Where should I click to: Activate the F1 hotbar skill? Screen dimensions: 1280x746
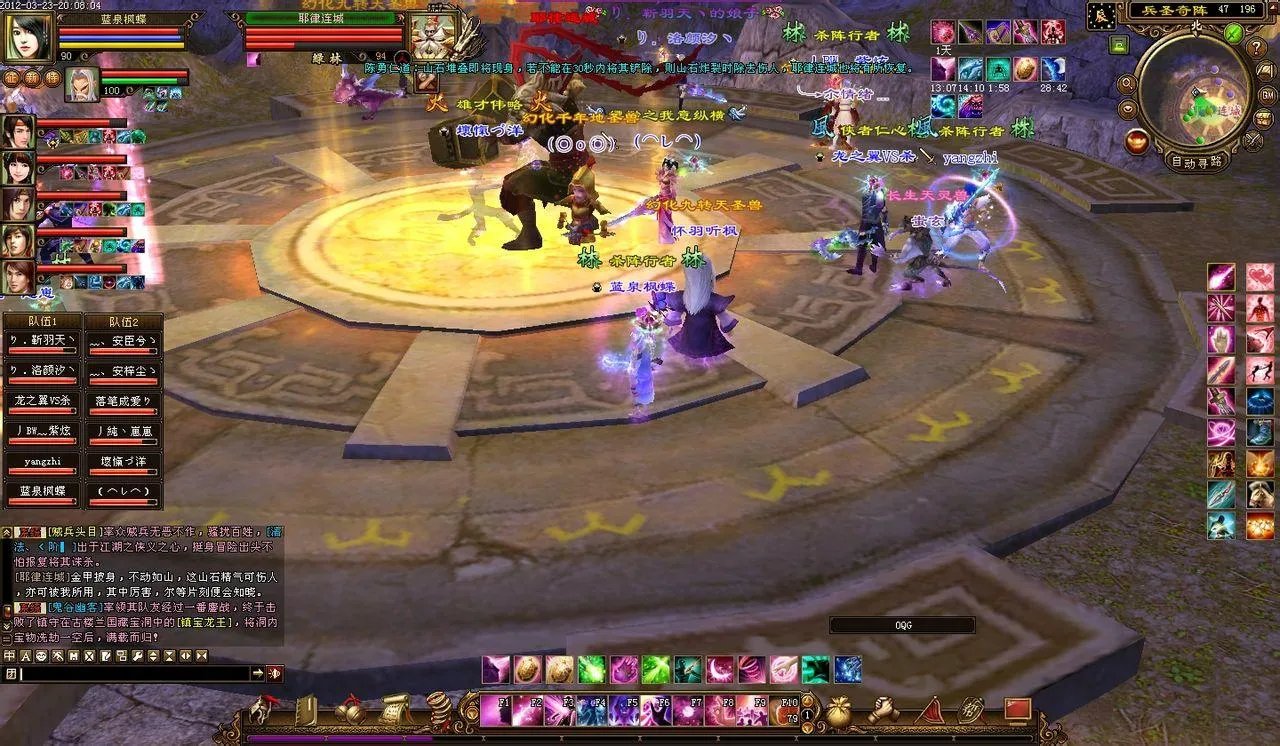pos(496,711)
